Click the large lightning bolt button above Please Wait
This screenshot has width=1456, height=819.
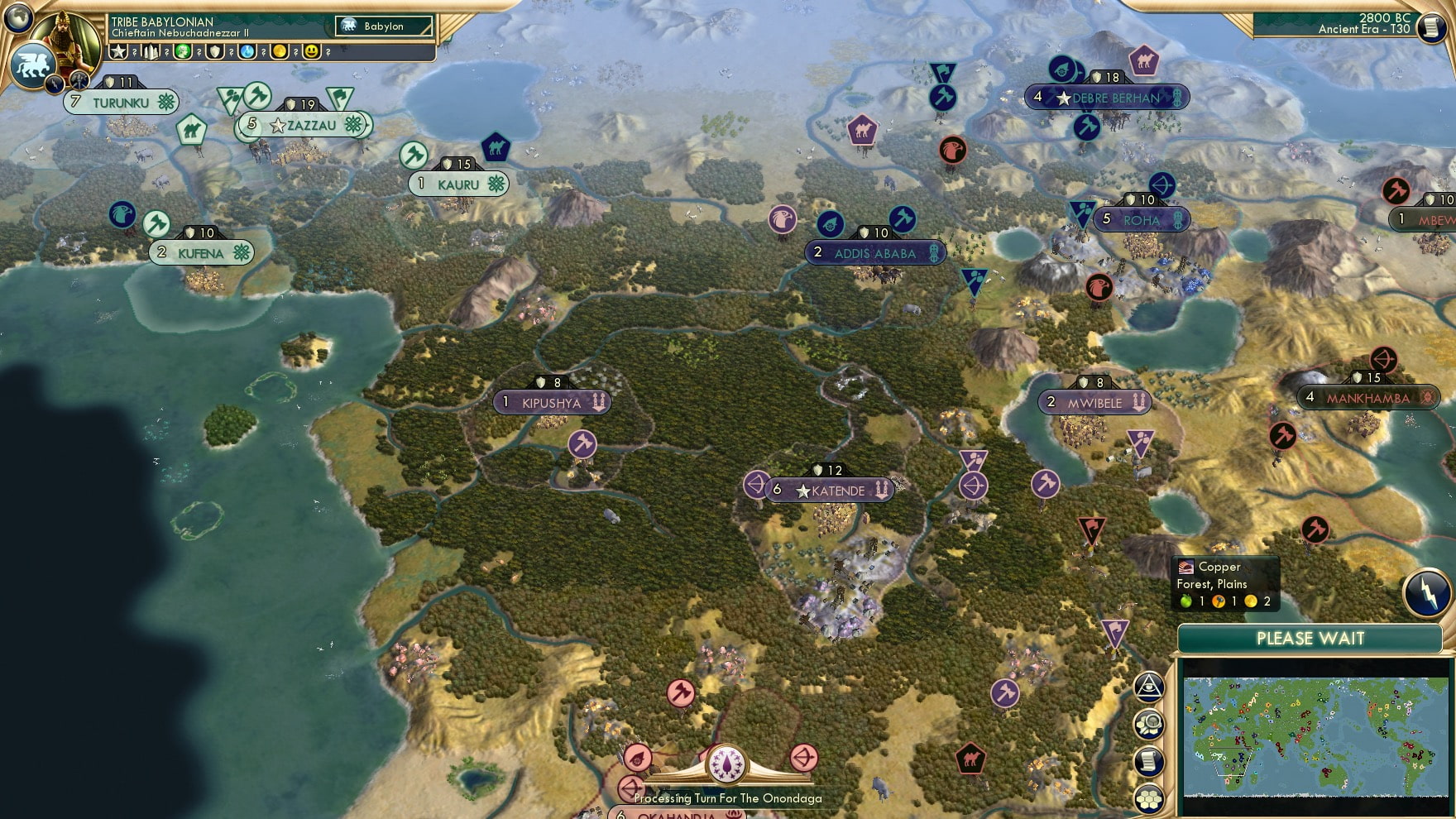pos(1427,593)
